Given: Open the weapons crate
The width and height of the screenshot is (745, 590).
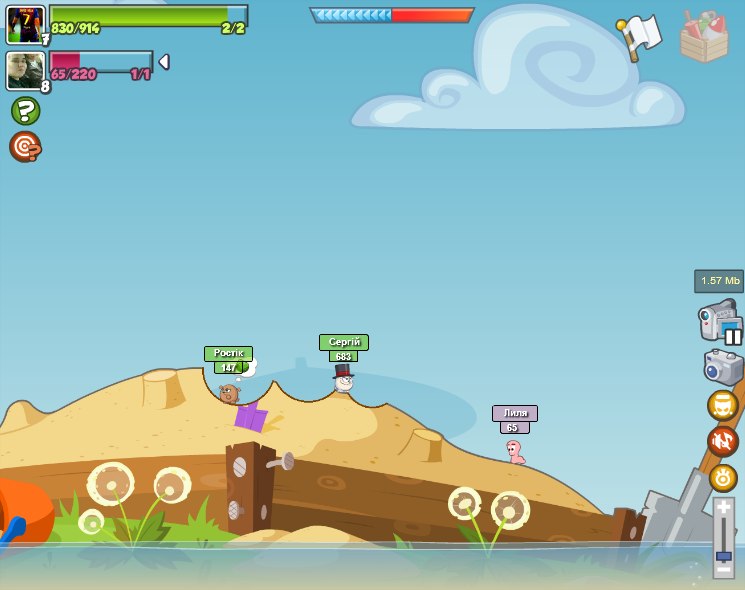Looking at the screenshot, I should (704, 38).
